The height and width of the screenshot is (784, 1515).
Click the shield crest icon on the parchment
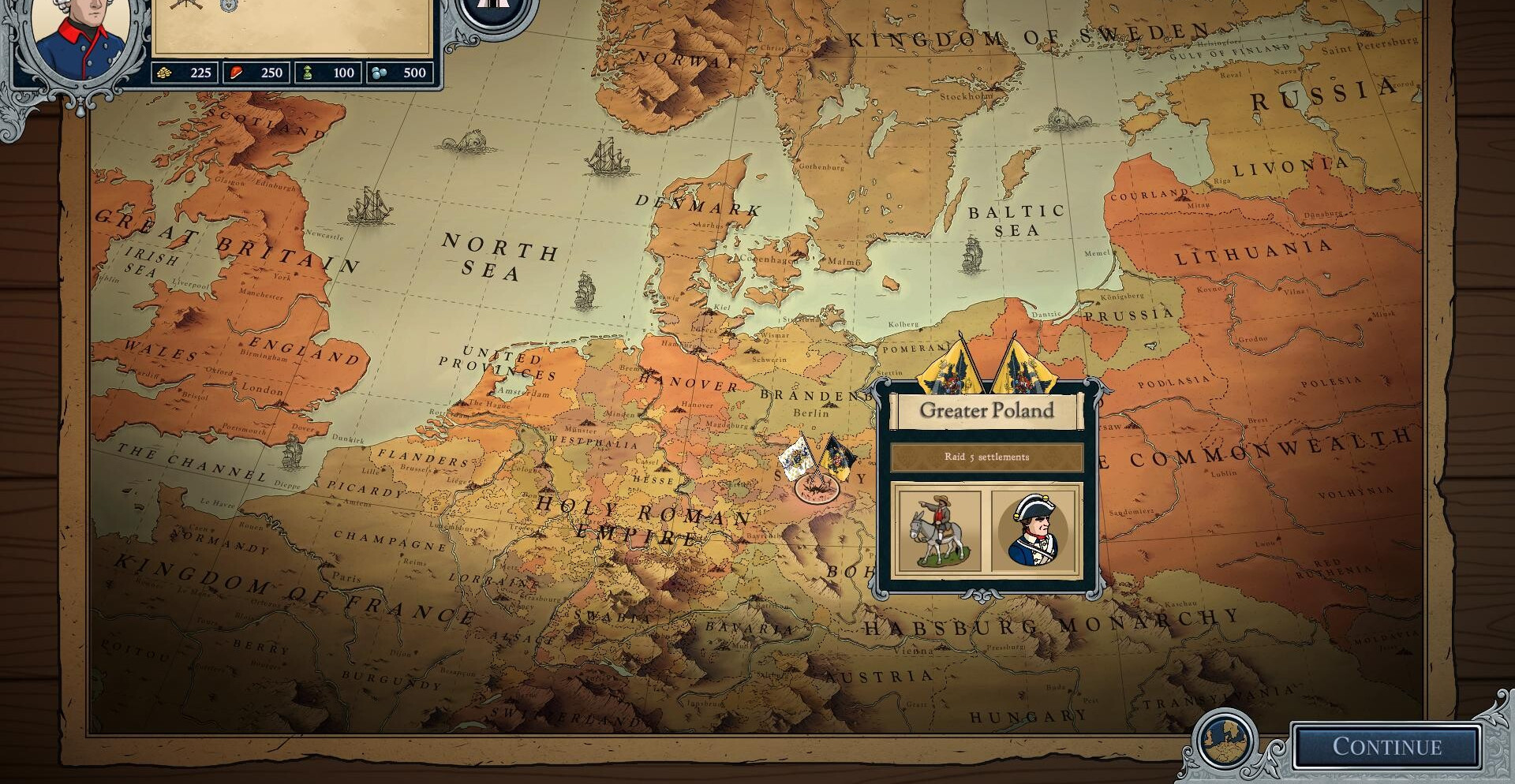[x=229, y=6]
